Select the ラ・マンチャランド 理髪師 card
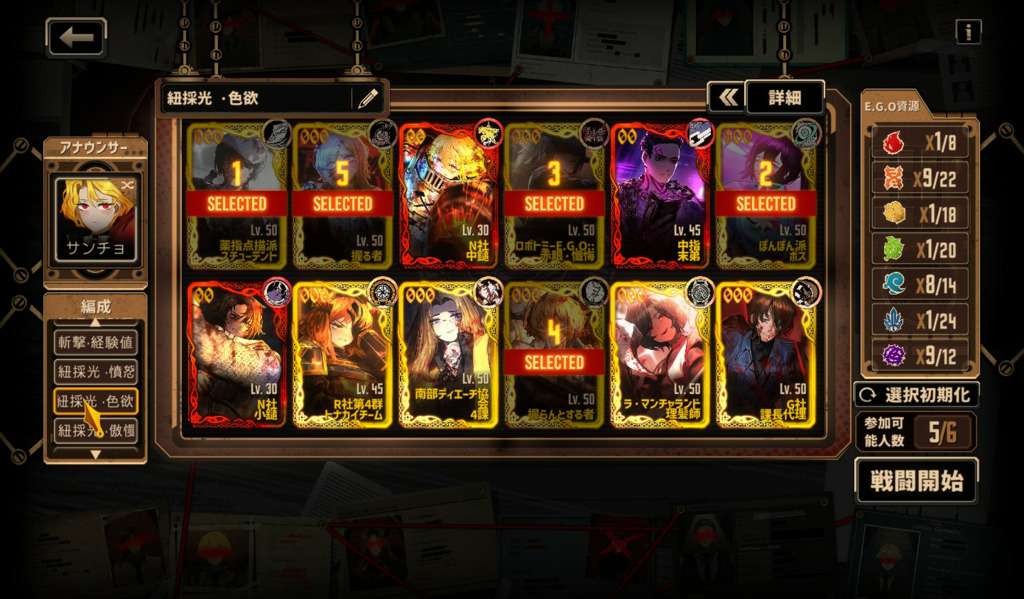 (659, 354)
